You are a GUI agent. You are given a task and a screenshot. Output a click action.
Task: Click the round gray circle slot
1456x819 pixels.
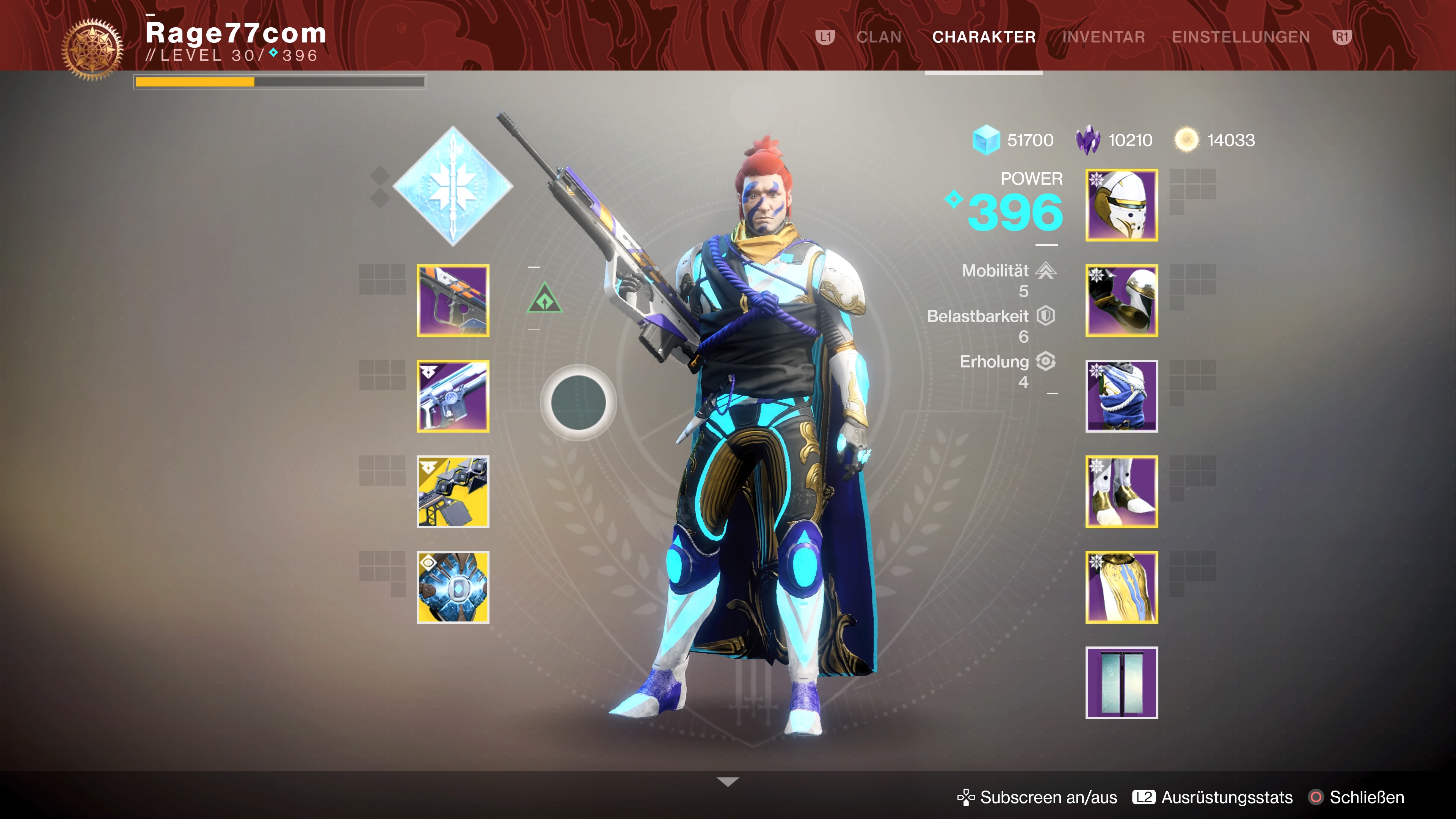pyautogui.click(x=577, y=402)
